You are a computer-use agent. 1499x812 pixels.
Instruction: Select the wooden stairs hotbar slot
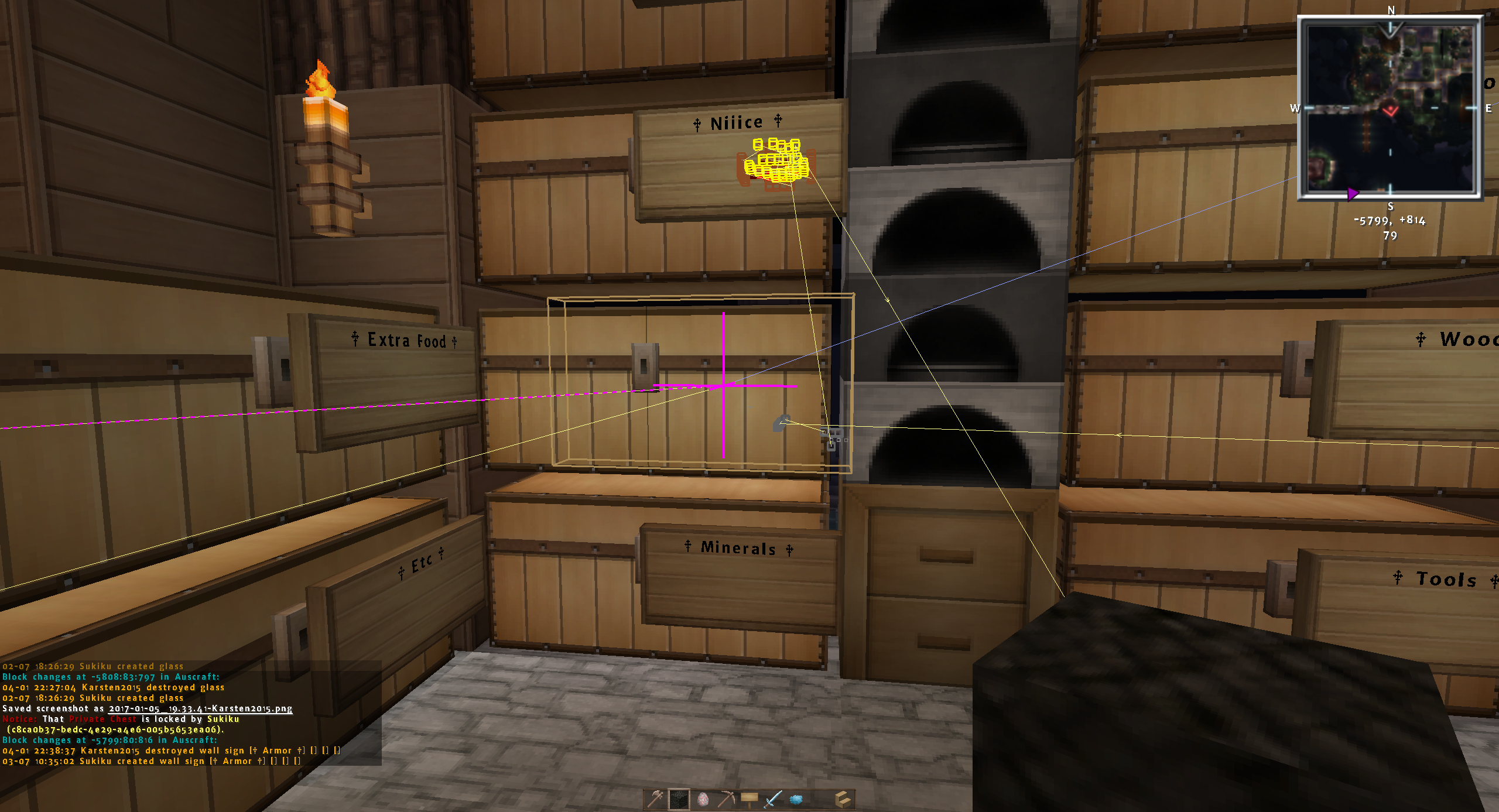843,799
